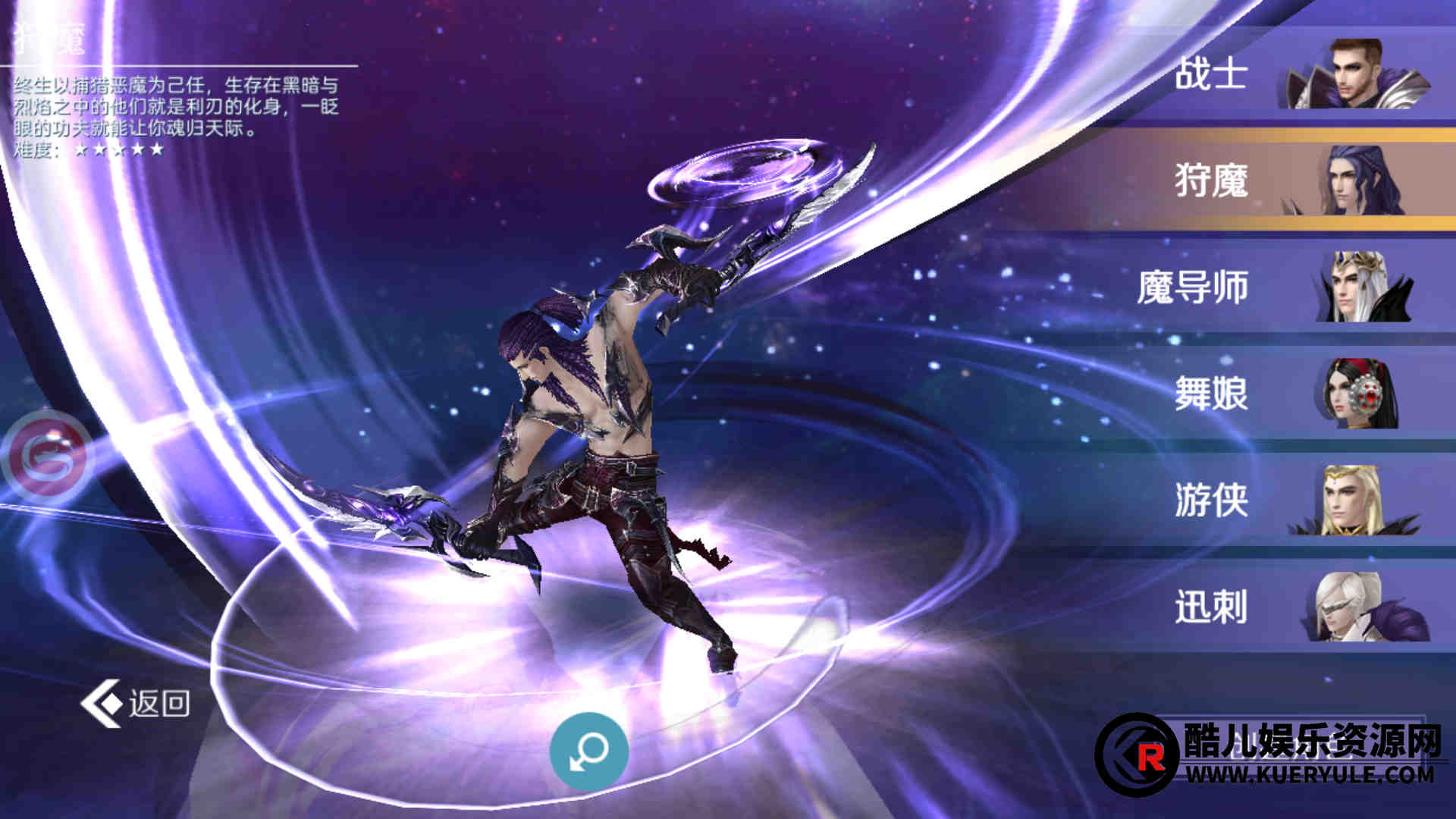This screenshot has width=1456, height=819.
Task: Go back with the 返回 button
Action: [x=136, y=703]
